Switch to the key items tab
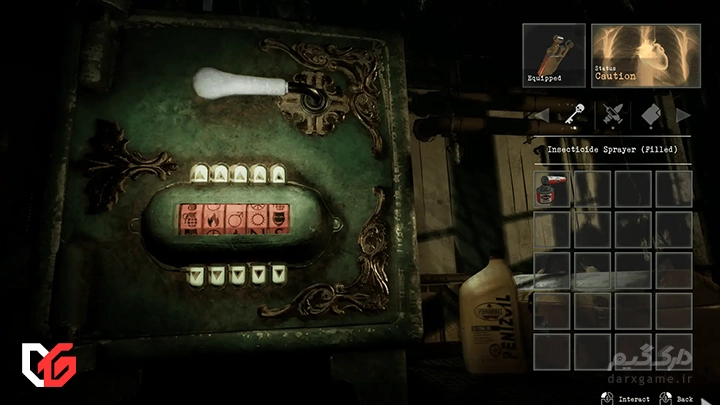 pos(576,116)
